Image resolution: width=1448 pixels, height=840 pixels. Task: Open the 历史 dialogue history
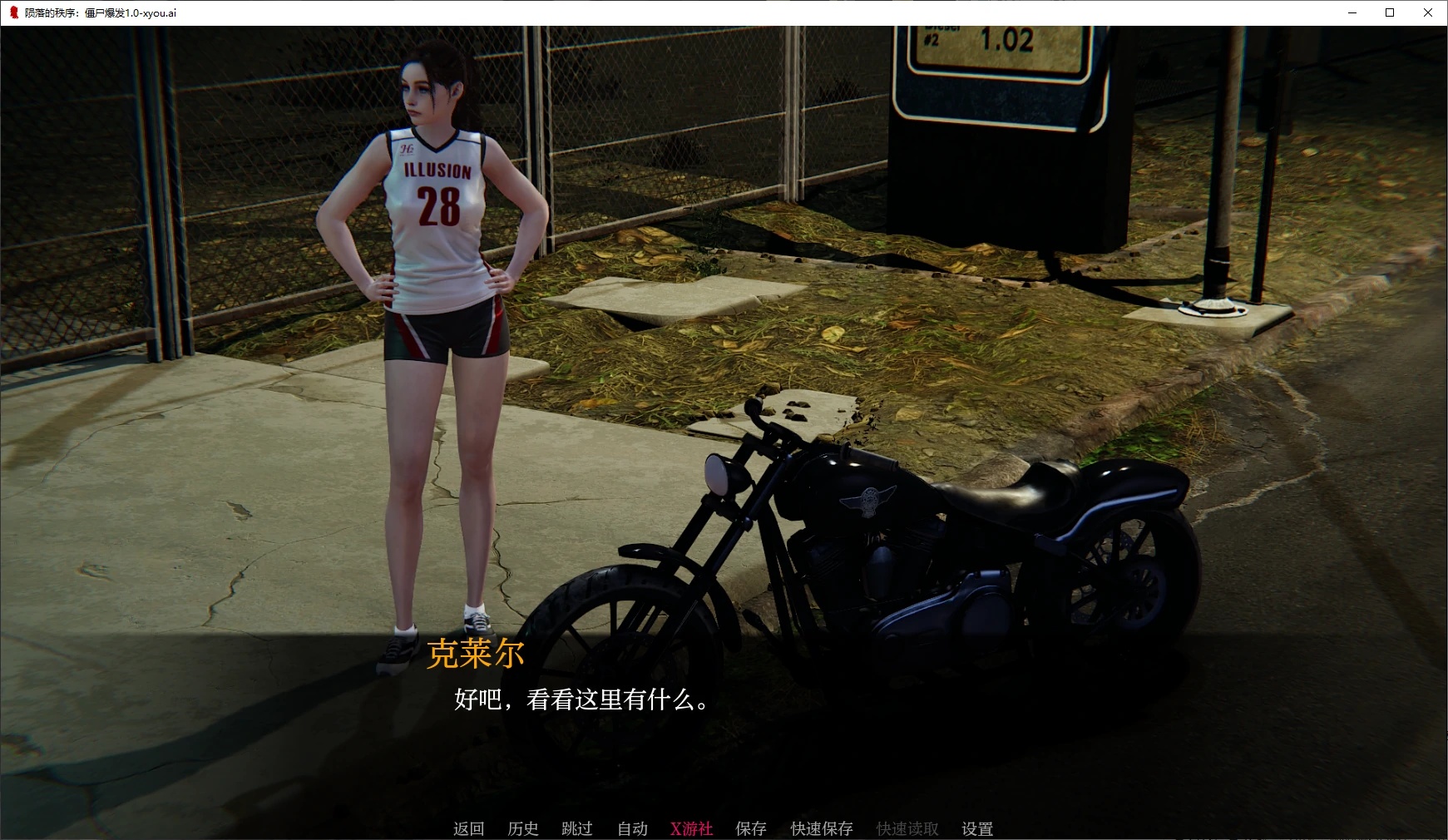coord(522,828)
